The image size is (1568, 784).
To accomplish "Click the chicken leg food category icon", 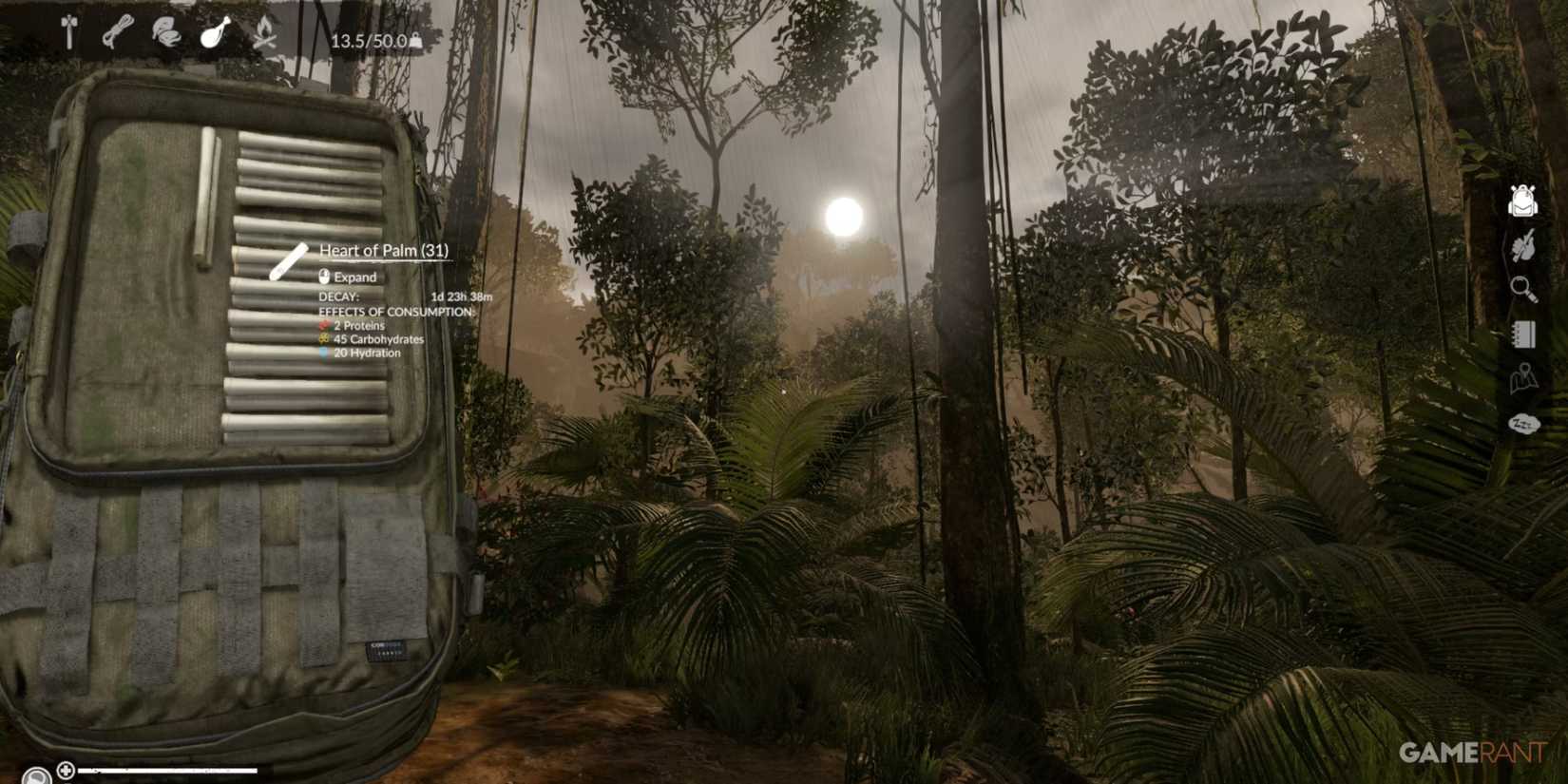I will pos(214,29).
